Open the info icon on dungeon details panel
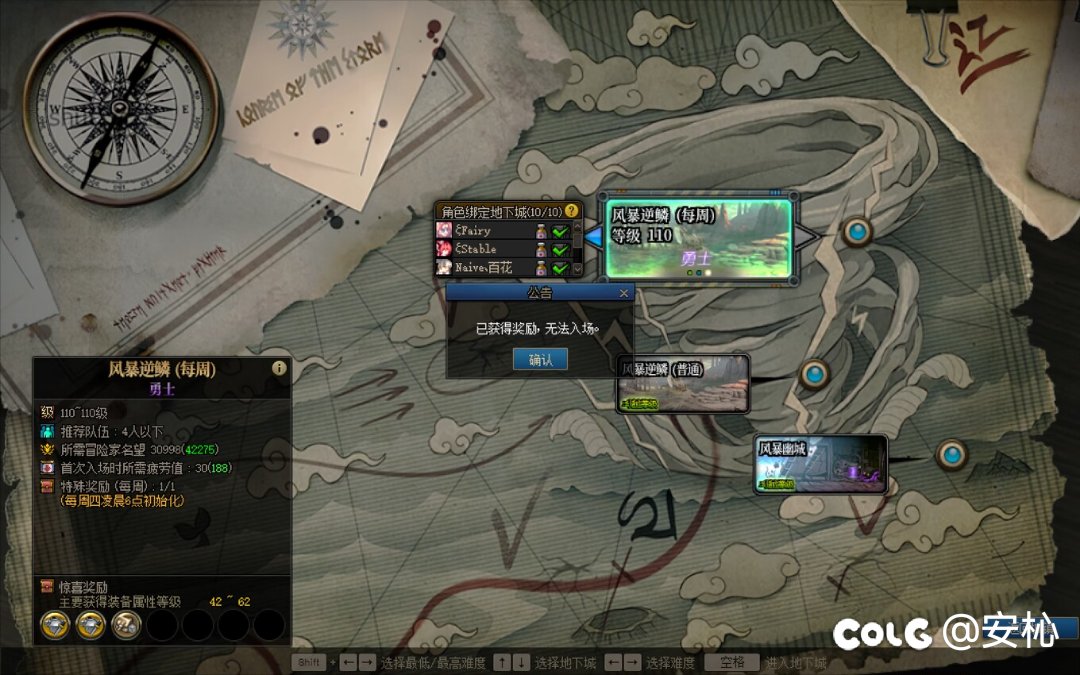The height and width of the screenshot is (675, 1080). (x=279, y=368)
